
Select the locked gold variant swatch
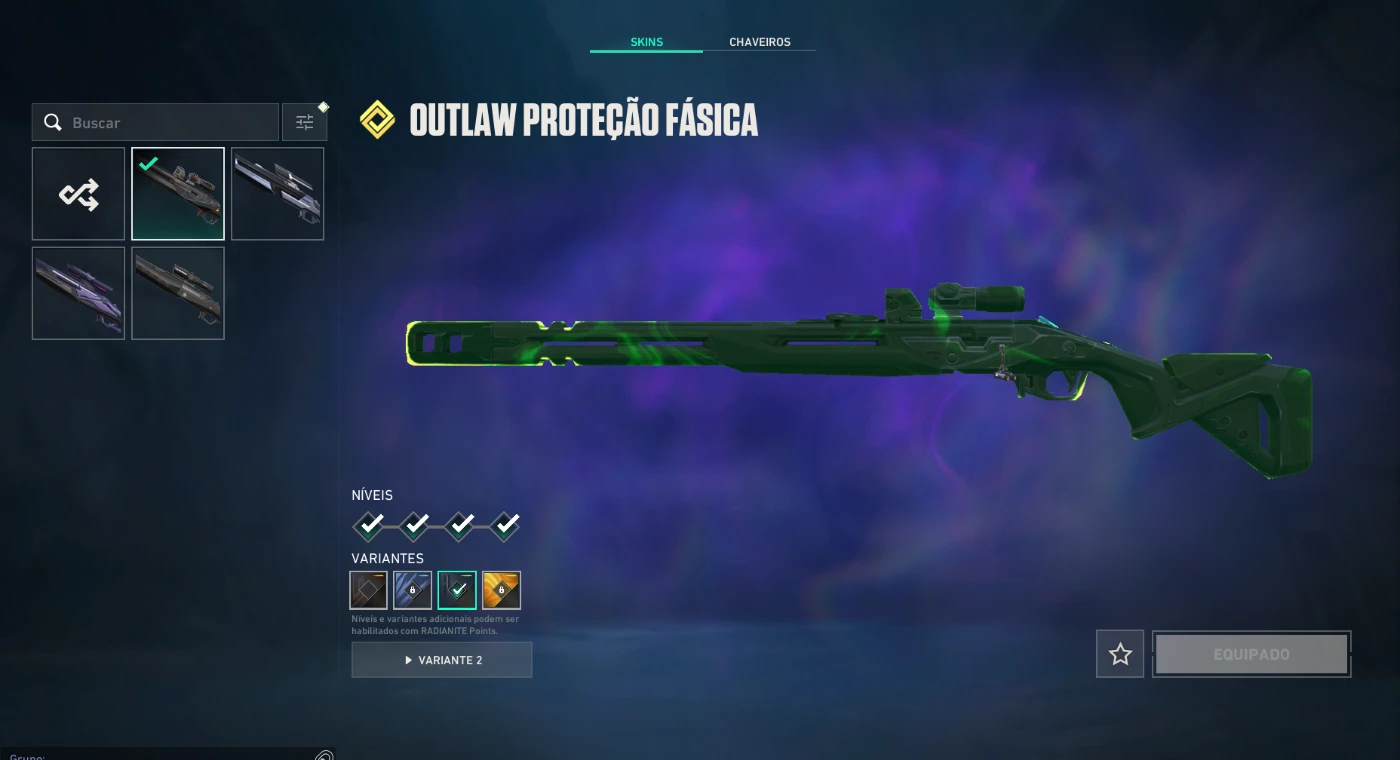[501, 590]
